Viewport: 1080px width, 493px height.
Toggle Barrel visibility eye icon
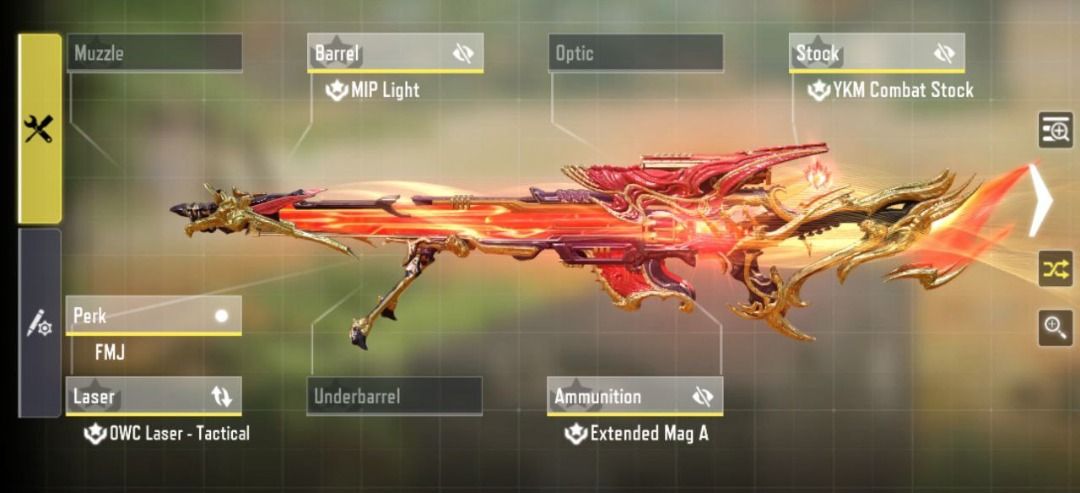(463, 54)
